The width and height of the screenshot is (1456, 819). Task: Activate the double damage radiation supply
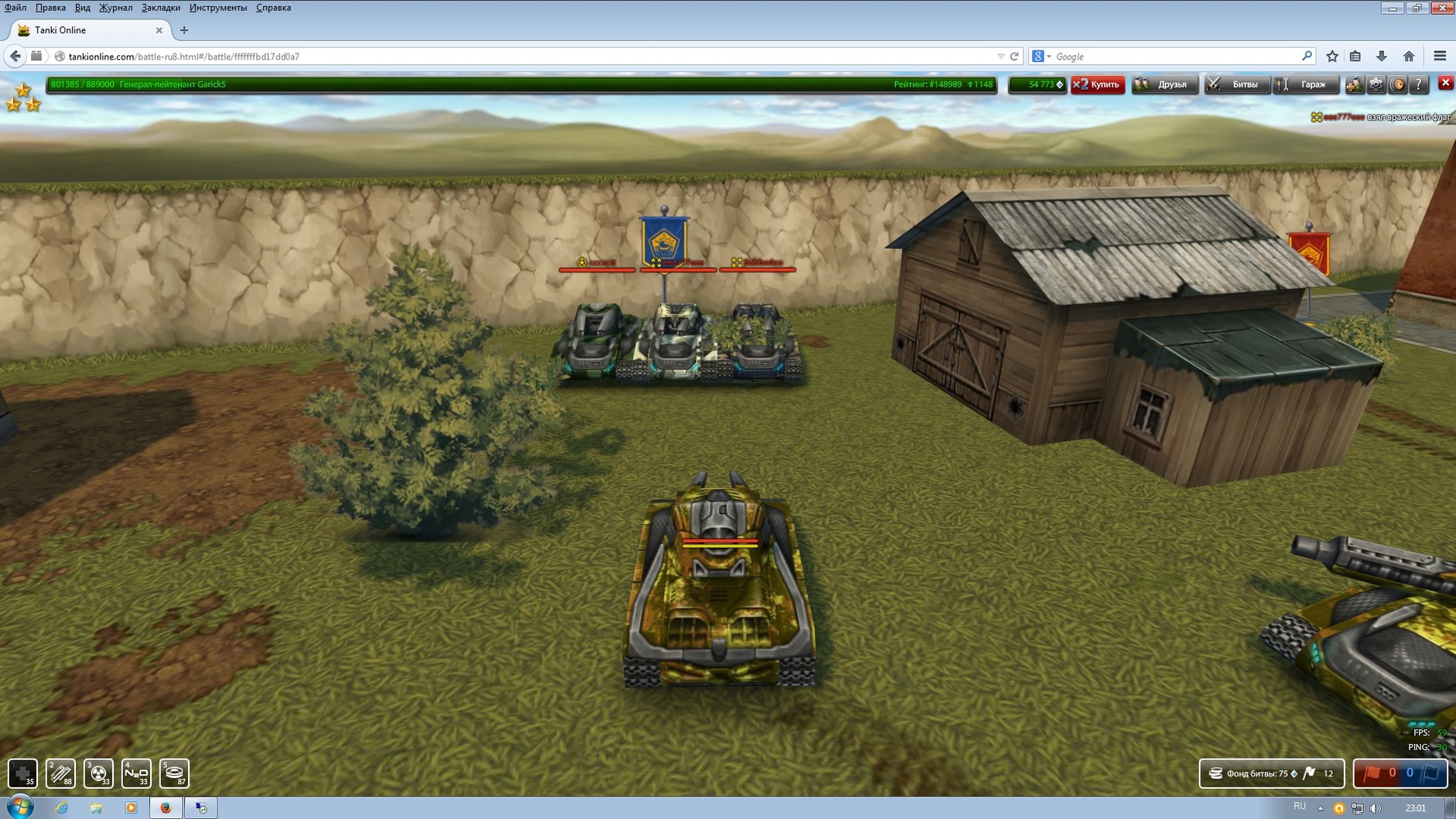tap(98, 773)
